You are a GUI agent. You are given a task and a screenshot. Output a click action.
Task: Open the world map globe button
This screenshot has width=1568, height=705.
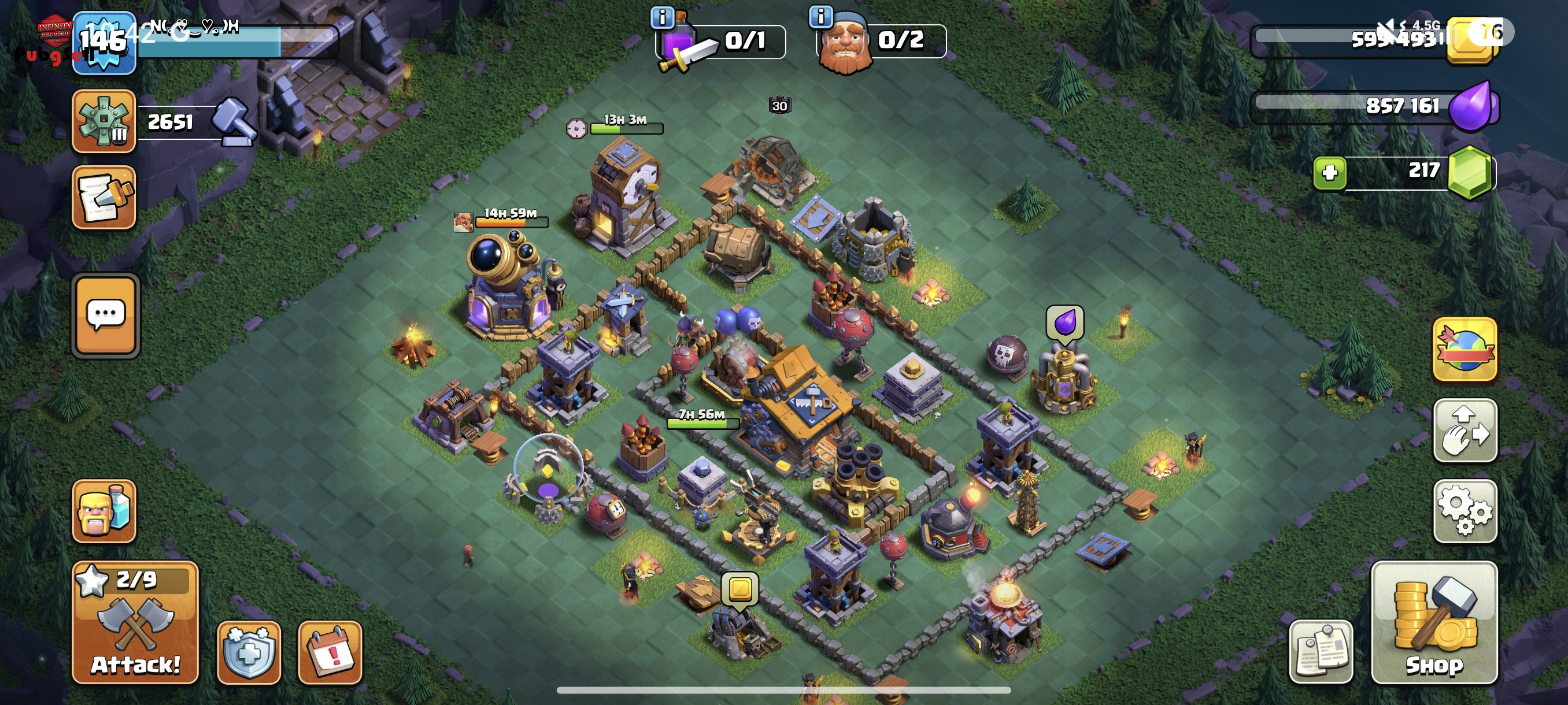click(x=1465, y=350)
